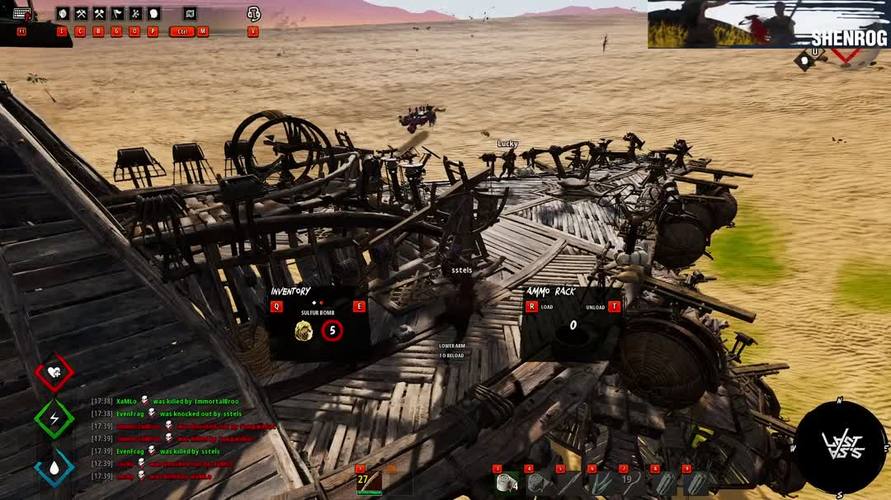
Task: Select the Sulfur Bomb inventory item
Action: [x=304, y=330]
